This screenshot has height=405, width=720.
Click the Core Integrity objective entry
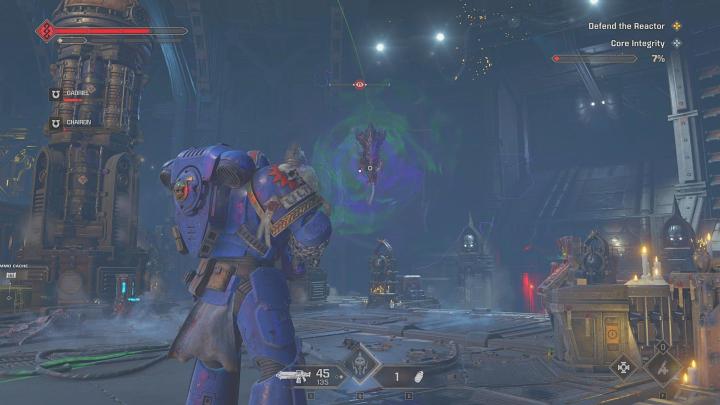pyautogui.click(x=639, y=43)
